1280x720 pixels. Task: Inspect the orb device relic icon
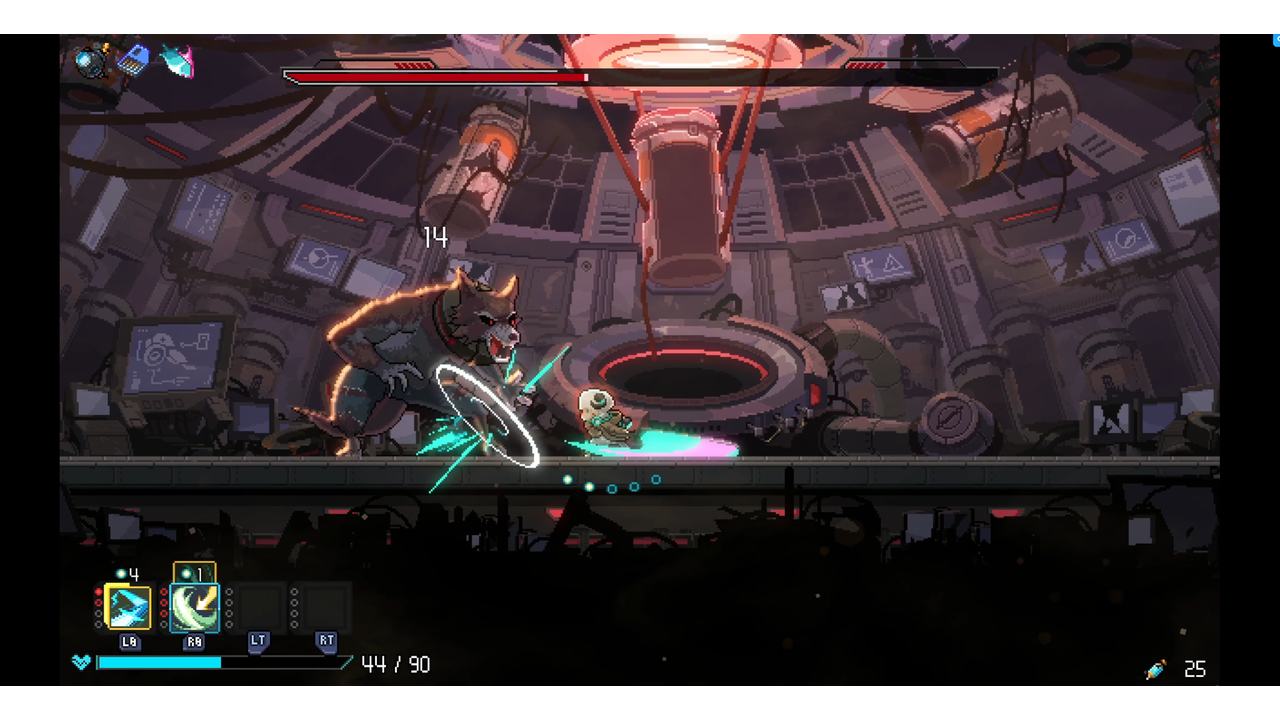click(x=92, y=61)
